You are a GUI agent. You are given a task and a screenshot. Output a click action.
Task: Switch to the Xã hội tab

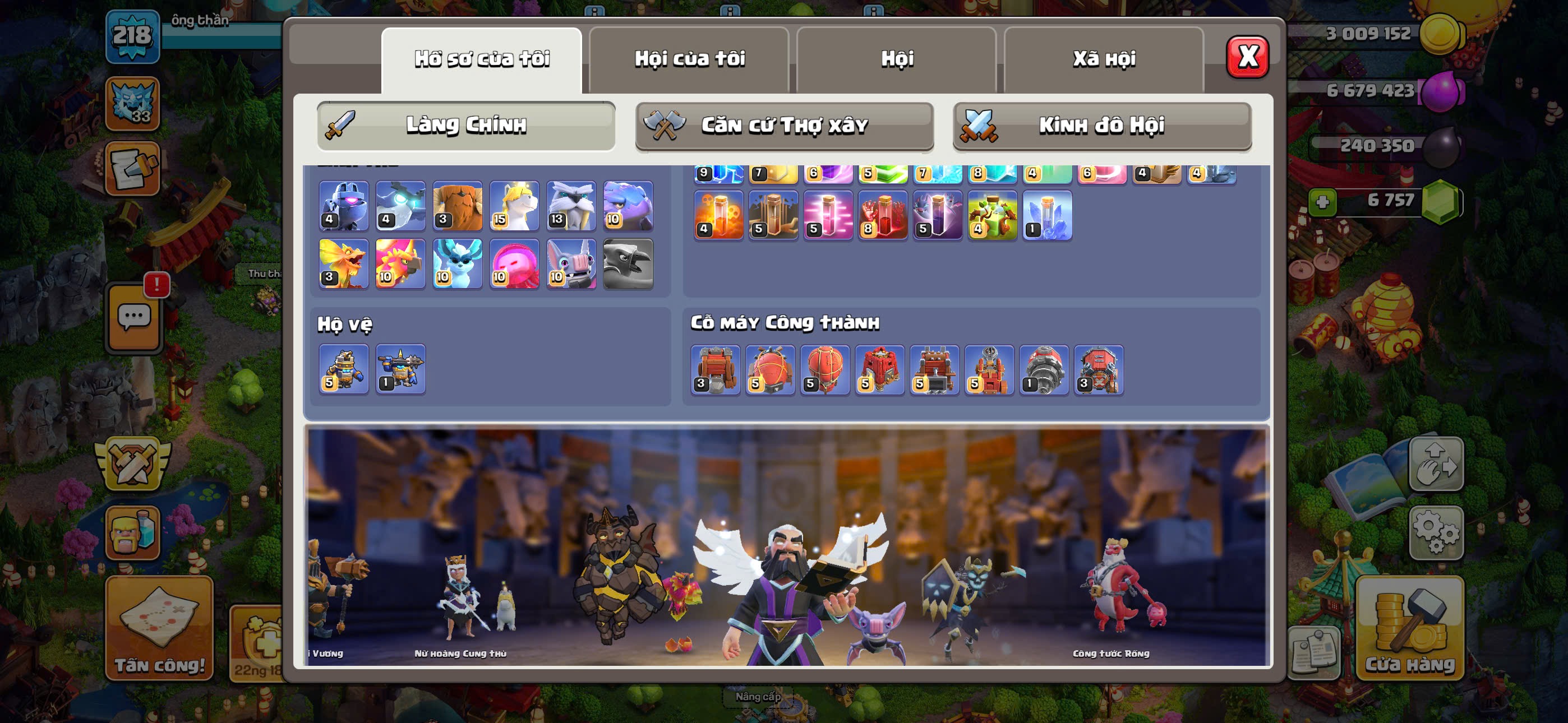tap(1104, 59)
